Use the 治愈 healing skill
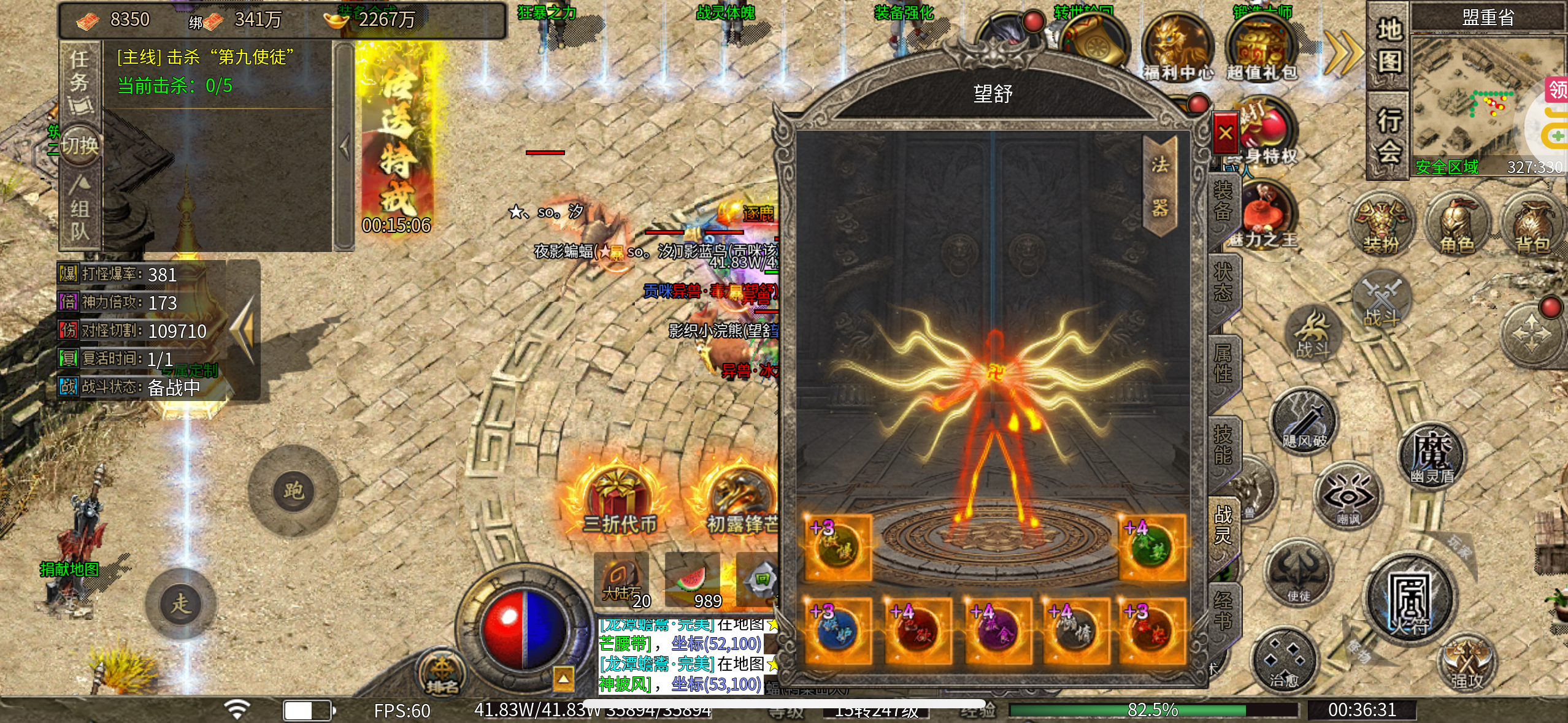Screen dimensions: 1568x723 coord(1283,661)
